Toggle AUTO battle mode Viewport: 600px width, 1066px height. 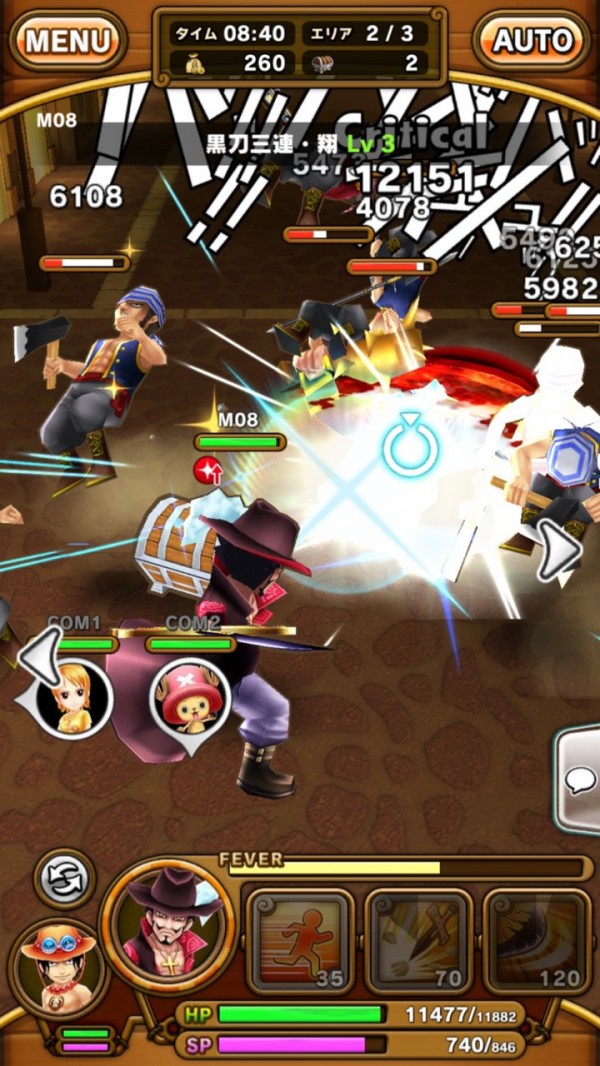pyautogui.click(x=532, y=41)
